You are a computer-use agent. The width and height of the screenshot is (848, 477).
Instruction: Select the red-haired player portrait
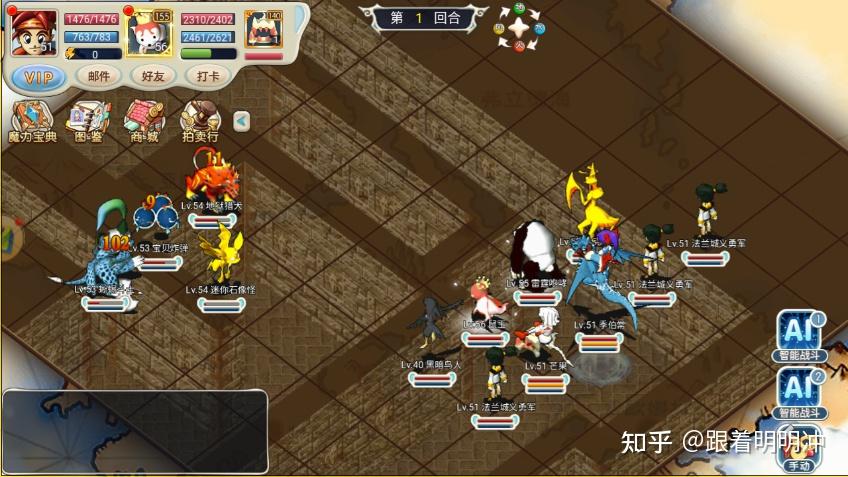[x=33, y=32]
